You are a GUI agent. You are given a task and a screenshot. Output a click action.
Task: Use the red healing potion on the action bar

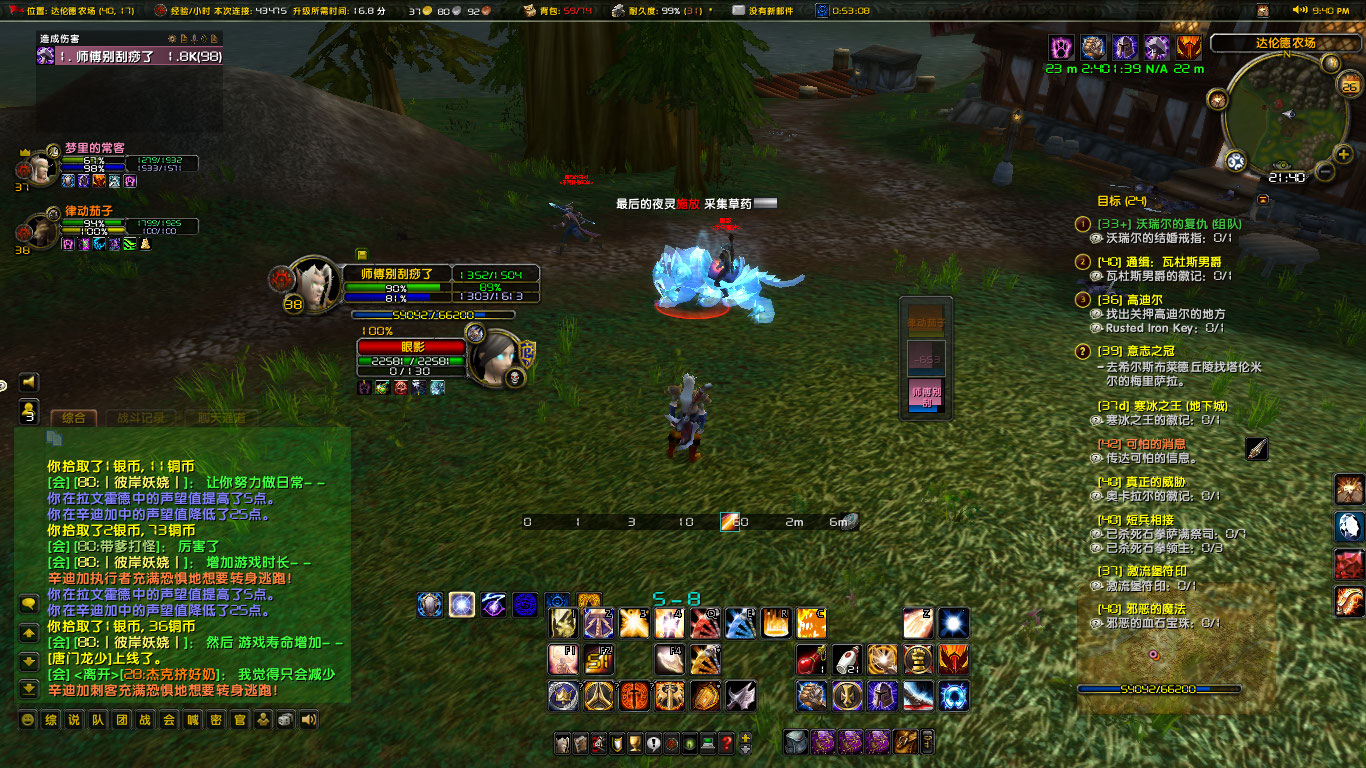point(811,660)
